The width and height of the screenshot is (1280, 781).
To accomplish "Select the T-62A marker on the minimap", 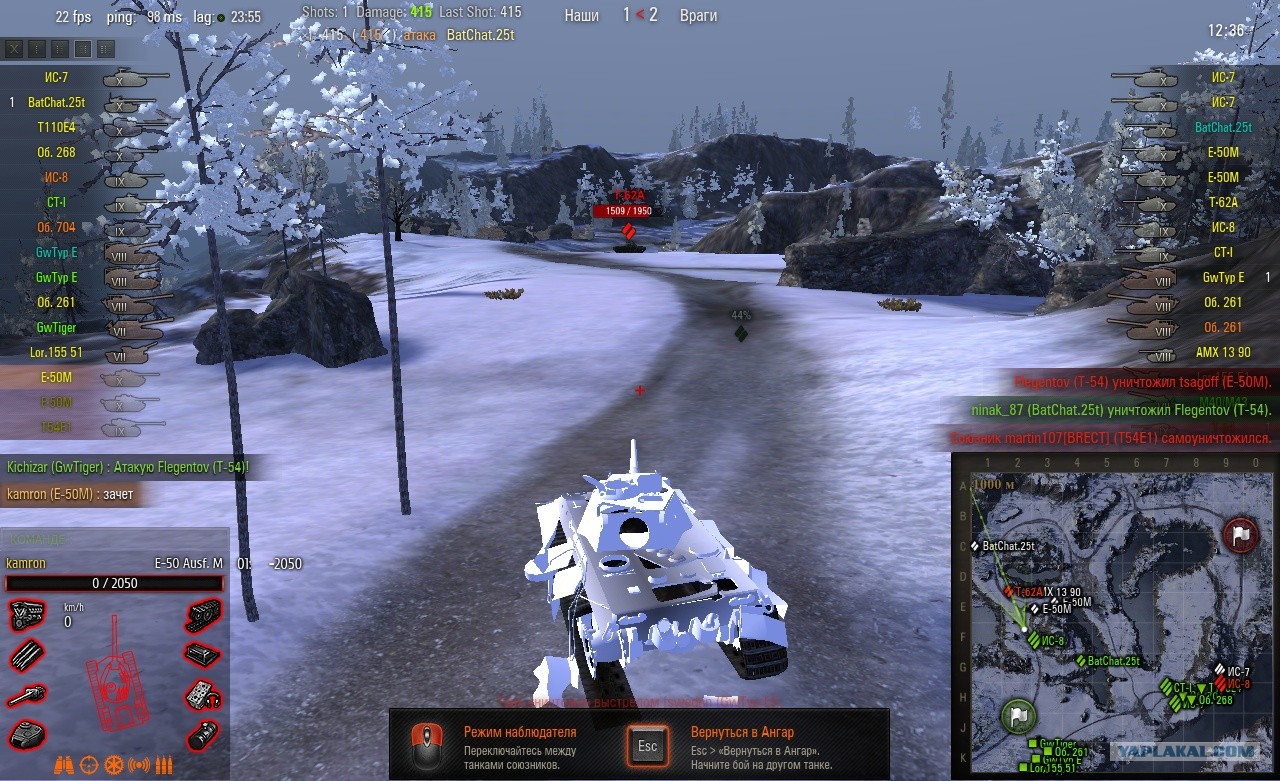I will tap(1012, 592).
